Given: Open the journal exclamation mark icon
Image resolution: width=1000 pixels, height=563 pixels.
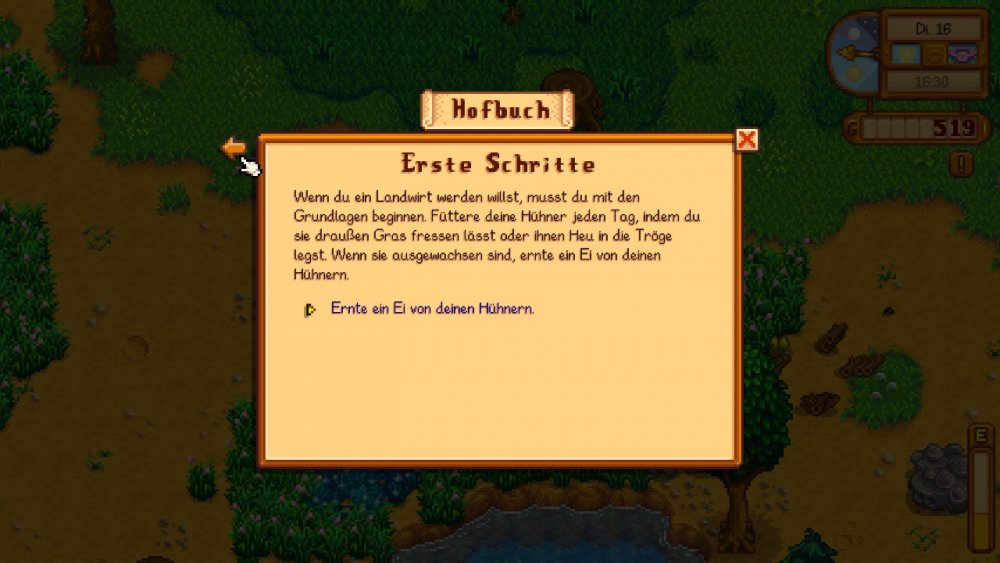Looking at the screenshot, I should [x=961, y=164].
